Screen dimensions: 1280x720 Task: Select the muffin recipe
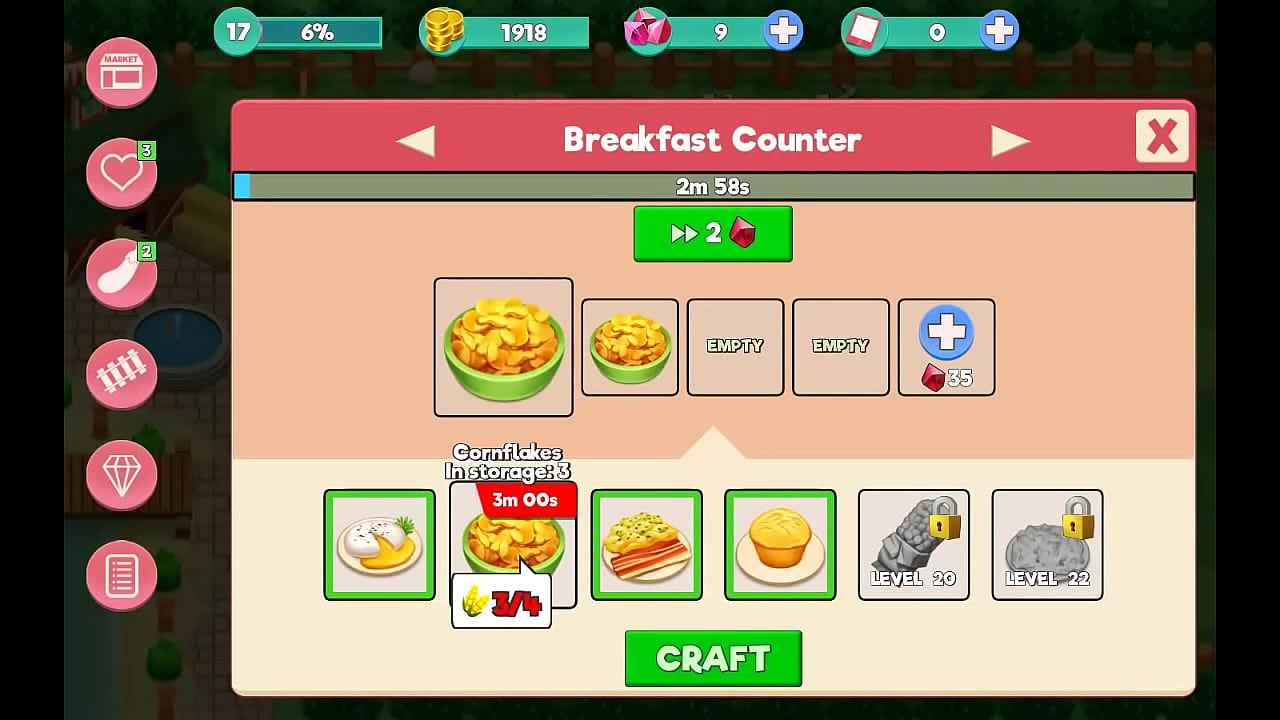tap(780, 545)
